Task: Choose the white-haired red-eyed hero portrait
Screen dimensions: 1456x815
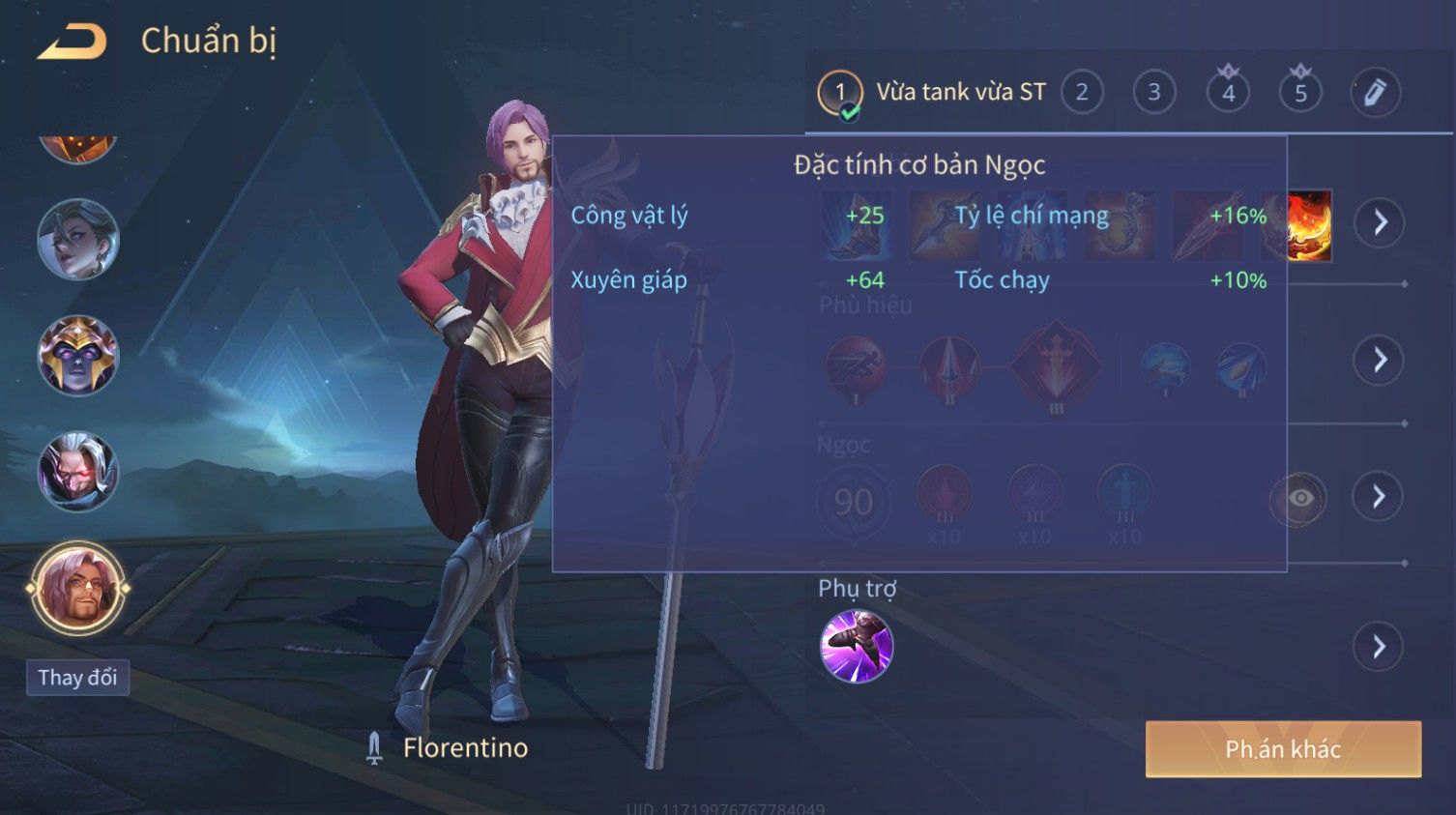Action: click(x=78, y=472)
